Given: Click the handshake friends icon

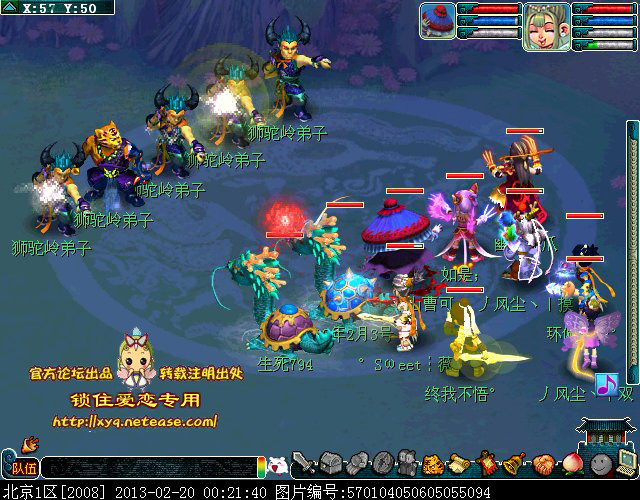Looking at the screenshot, I should [543, 464].
